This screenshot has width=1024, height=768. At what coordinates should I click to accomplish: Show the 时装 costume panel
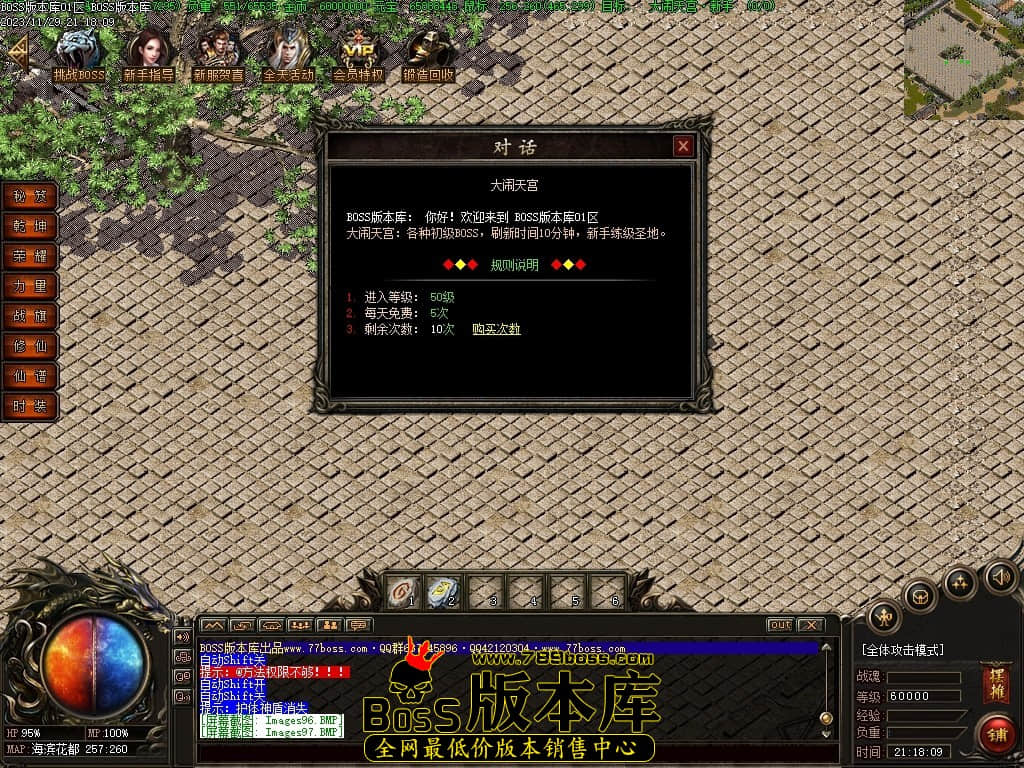pyautogui.click(x=30, y=406)
